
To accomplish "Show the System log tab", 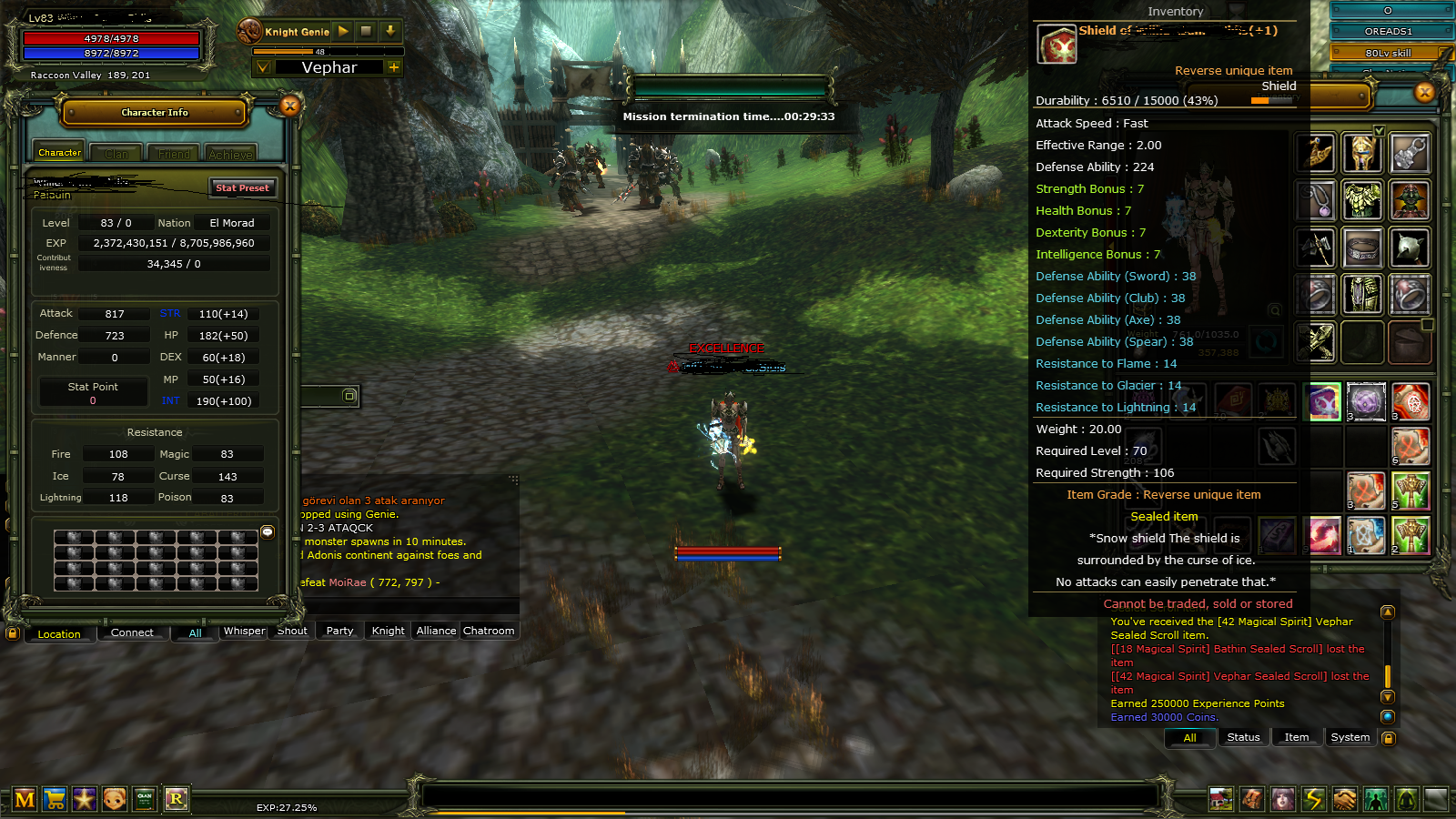I will click(1350, 737).
